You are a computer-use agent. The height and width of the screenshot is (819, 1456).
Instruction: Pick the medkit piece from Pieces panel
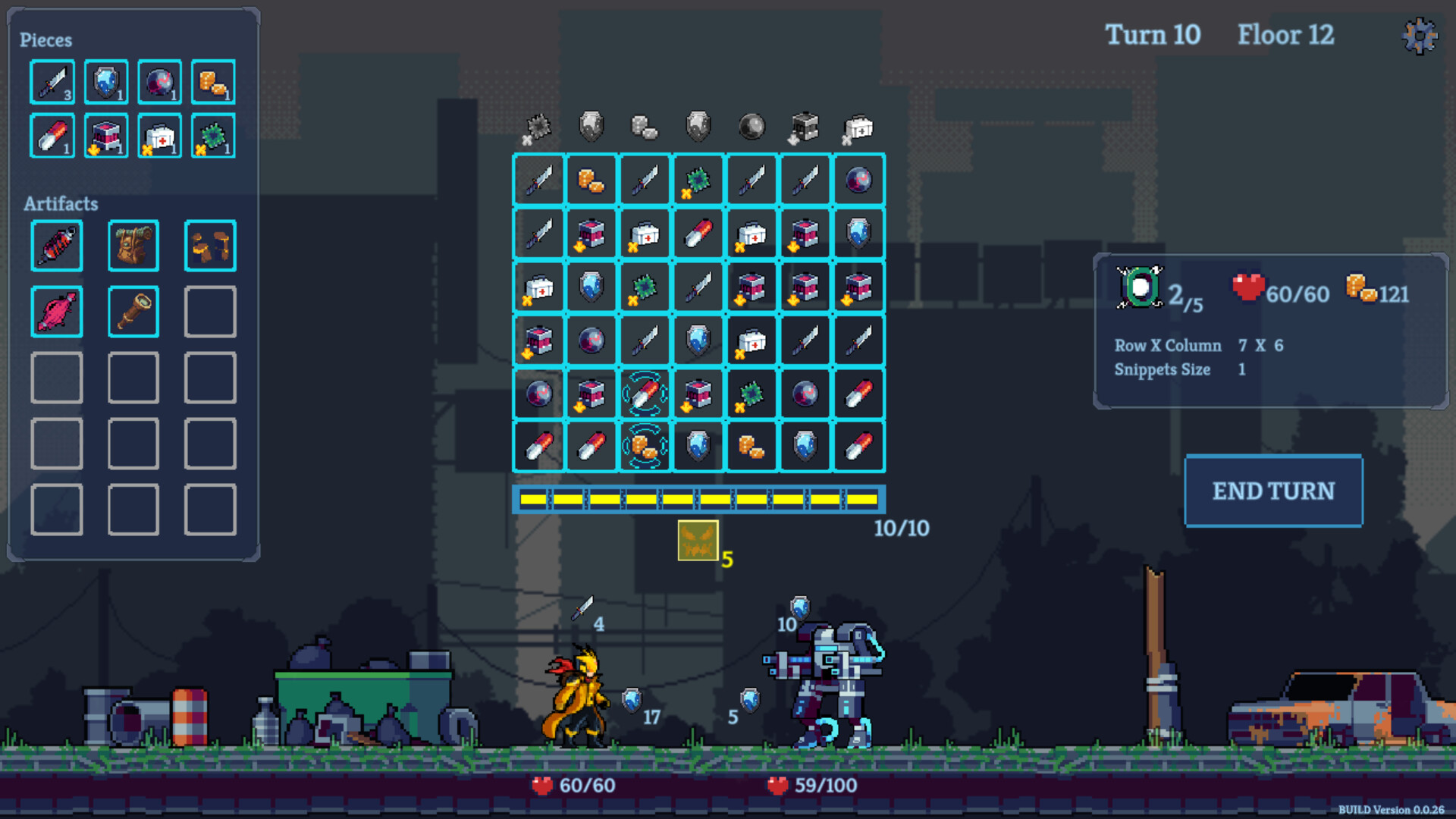click(x=158, y=136)
